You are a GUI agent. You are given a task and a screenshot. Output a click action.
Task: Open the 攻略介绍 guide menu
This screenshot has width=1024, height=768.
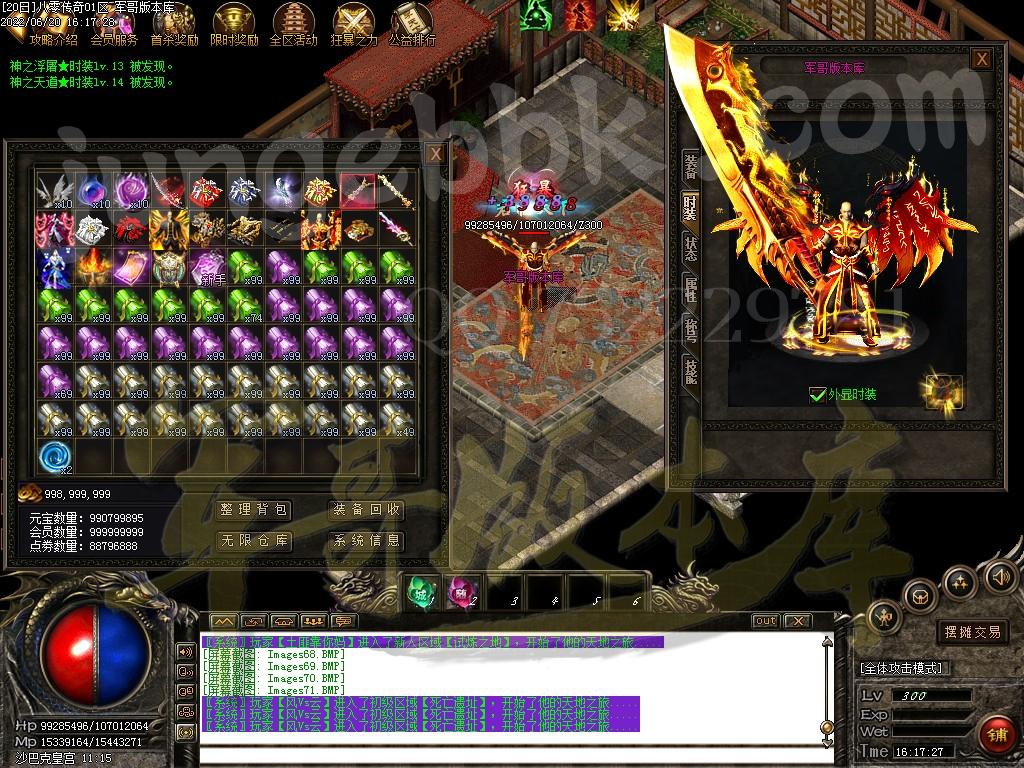pos(53,25)
